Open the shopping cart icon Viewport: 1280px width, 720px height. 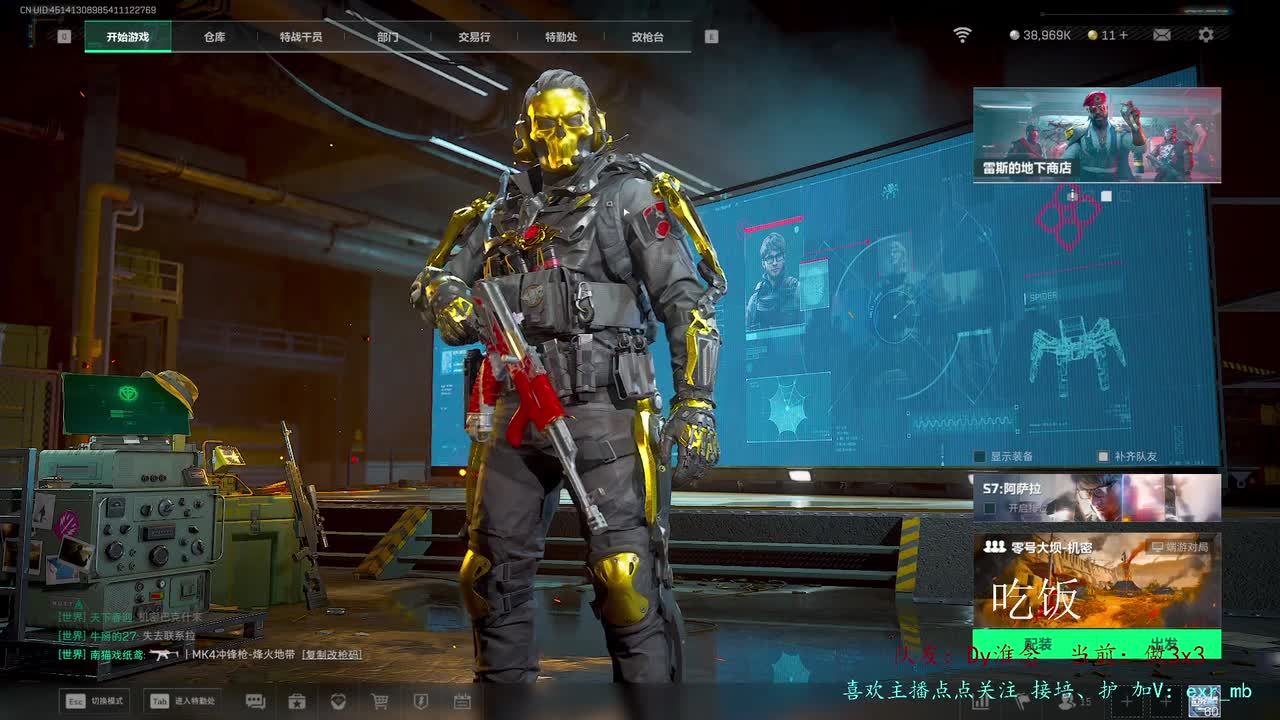tap(379, 701)
